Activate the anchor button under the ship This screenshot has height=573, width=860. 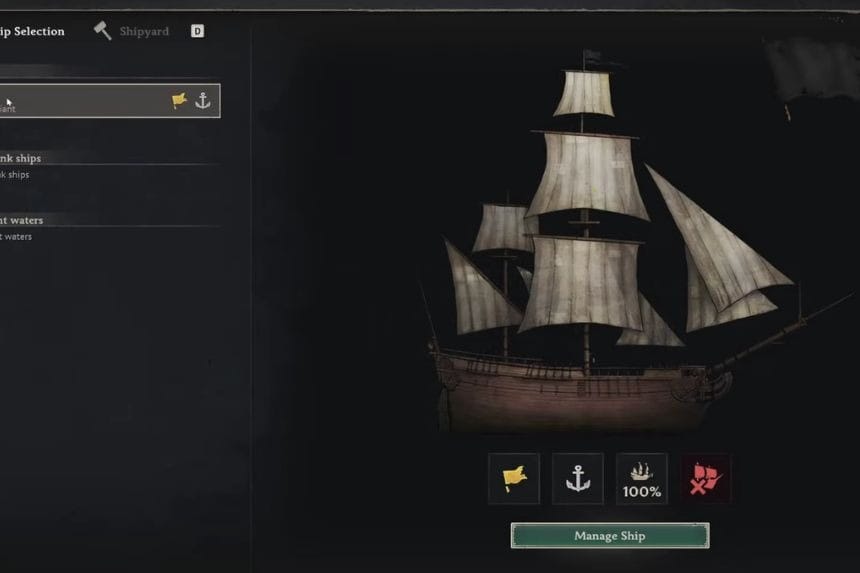578,479
